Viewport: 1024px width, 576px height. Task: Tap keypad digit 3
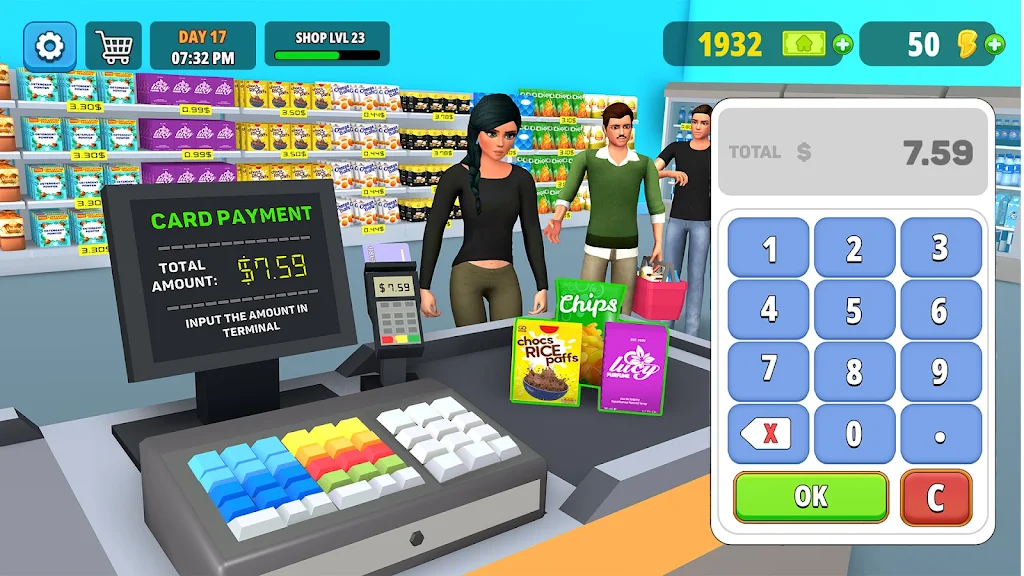coord(940,248)
